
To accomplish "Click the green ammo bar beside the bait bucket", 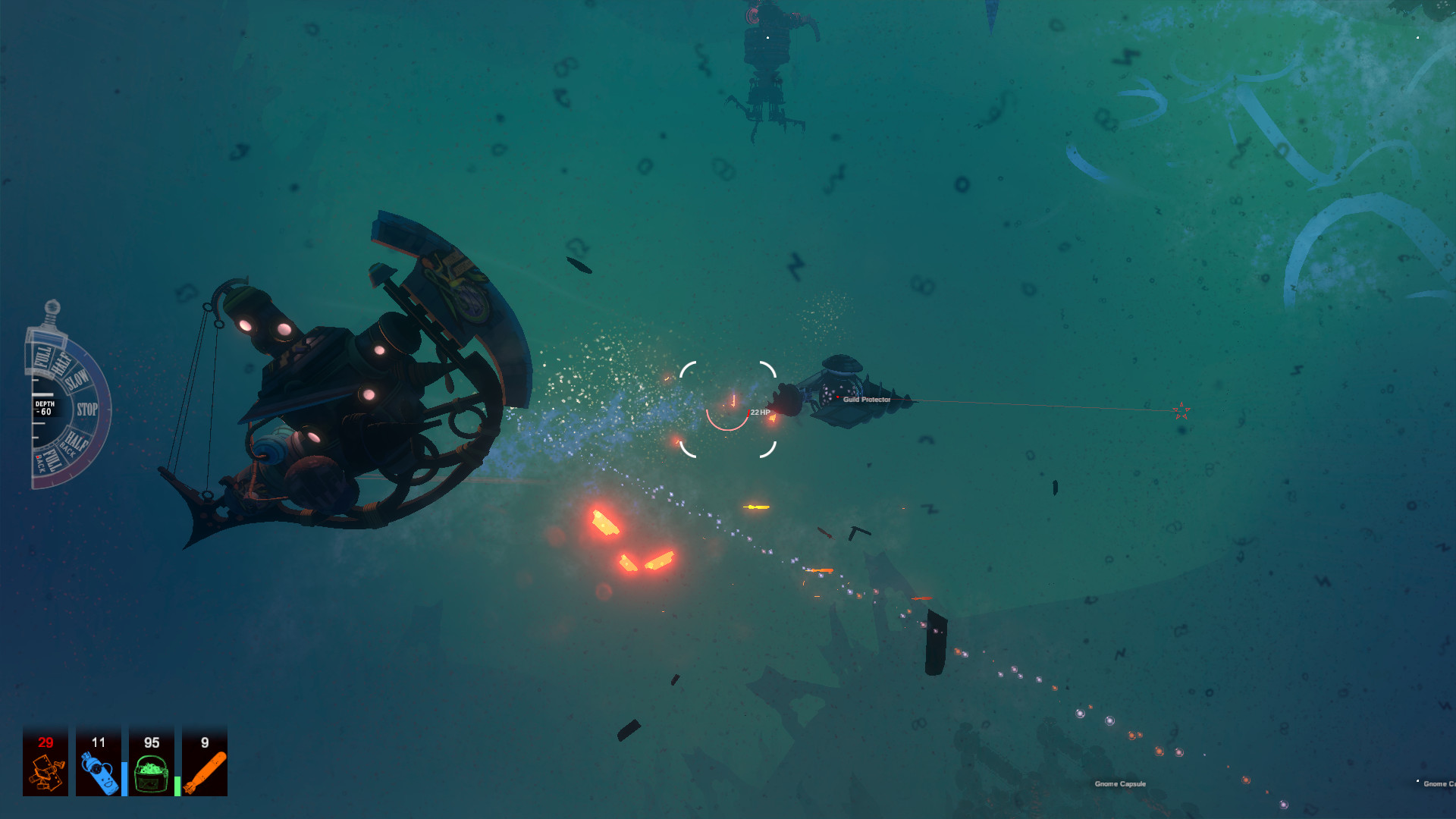I will click(177, 786).
